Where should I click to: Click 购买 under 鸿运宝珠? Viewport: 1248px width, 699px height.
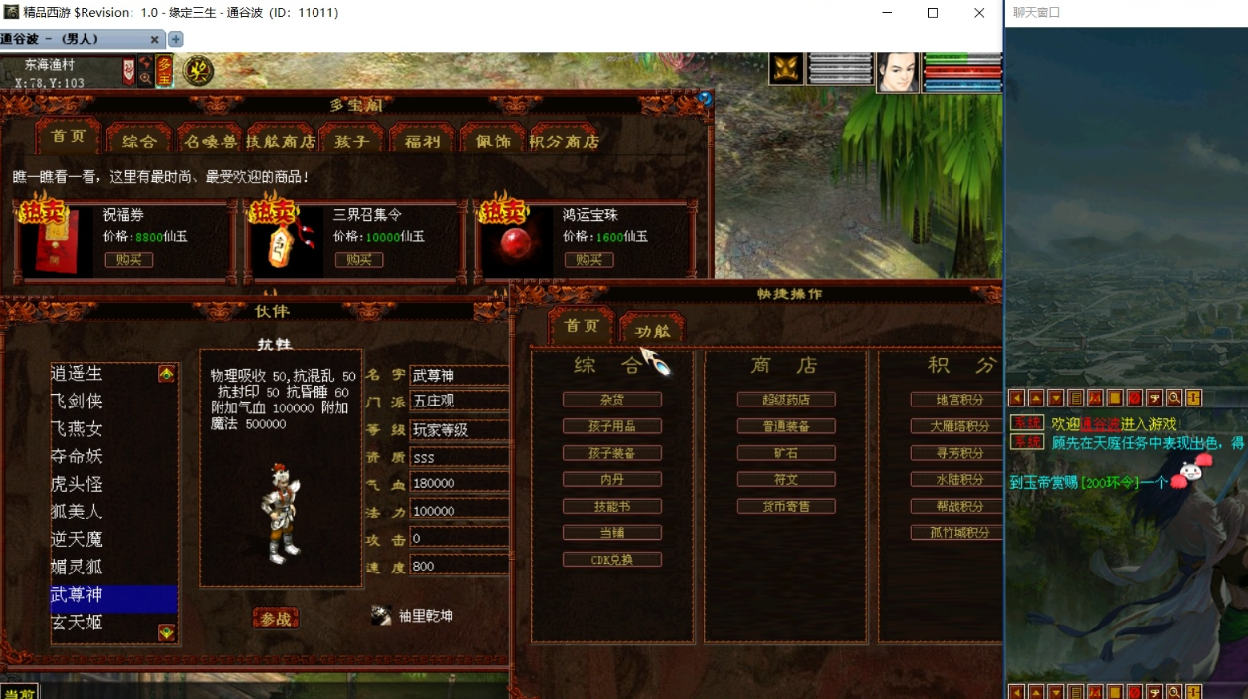coord(588,260)
